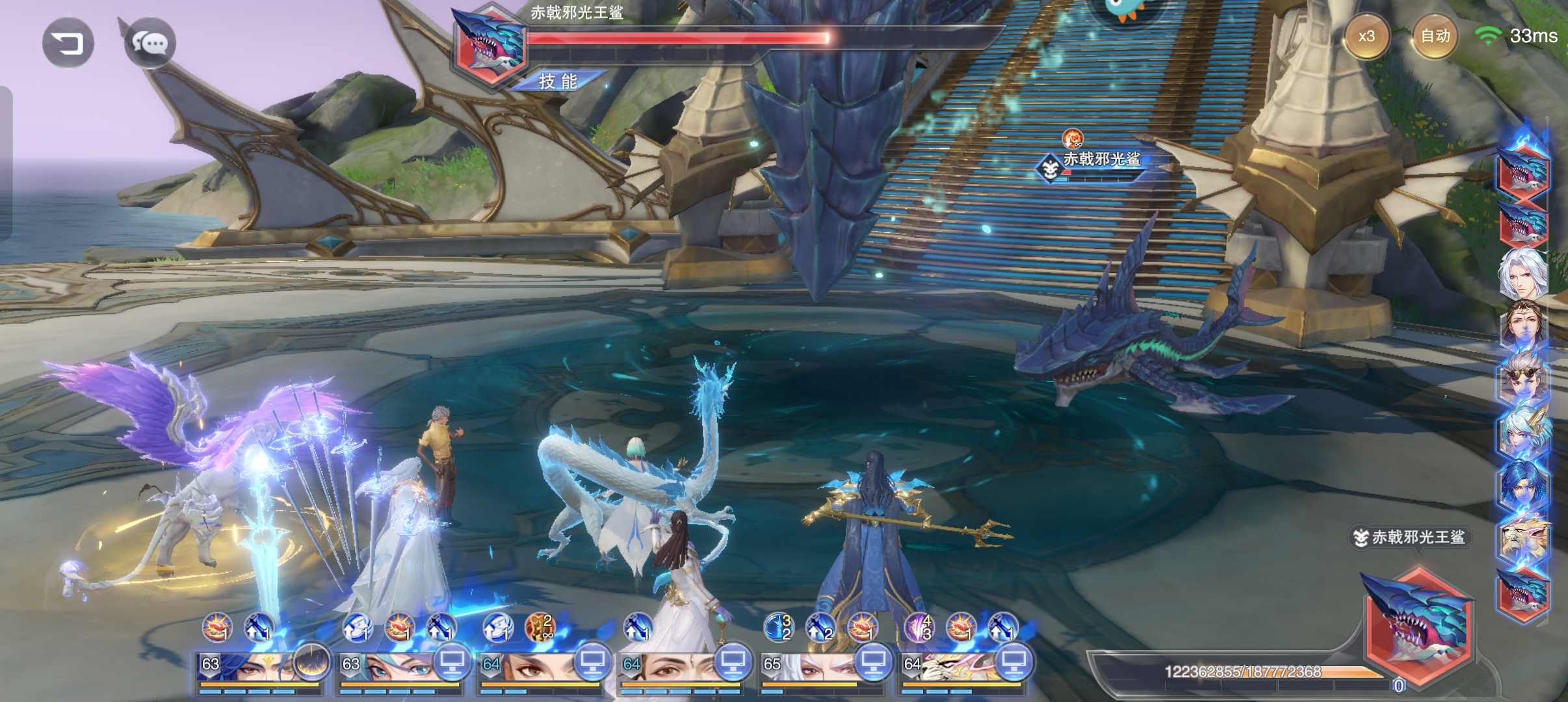Select the boss shark portrait beside the top health bar
This screenshot has width=1568, height=702.
490,44
